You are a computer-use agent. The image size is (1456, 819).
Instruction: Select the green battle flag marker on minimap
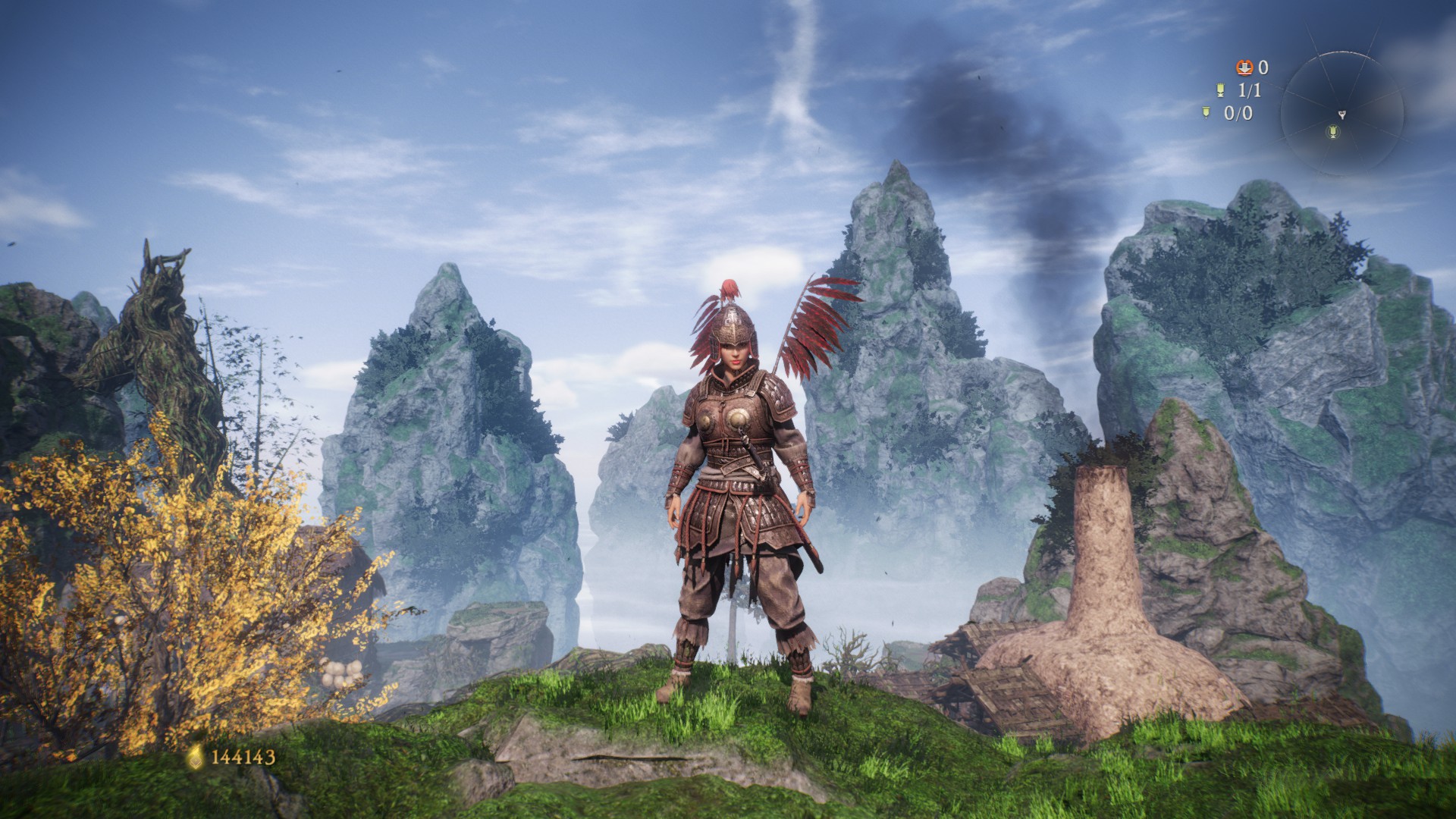pos(1333,133)
